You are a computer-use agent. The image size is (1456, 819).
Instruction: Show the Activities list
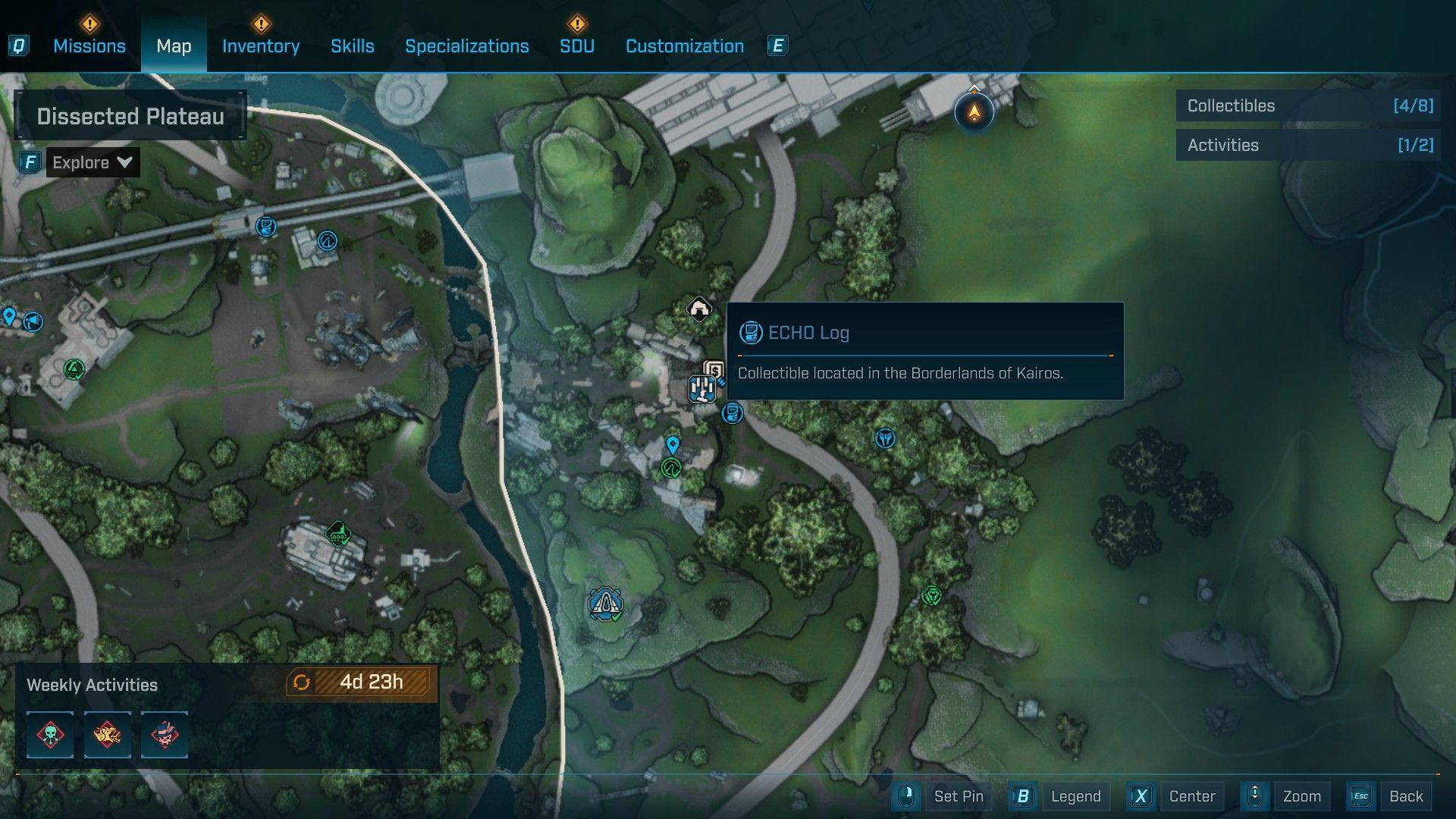[x=1308, y=145]
